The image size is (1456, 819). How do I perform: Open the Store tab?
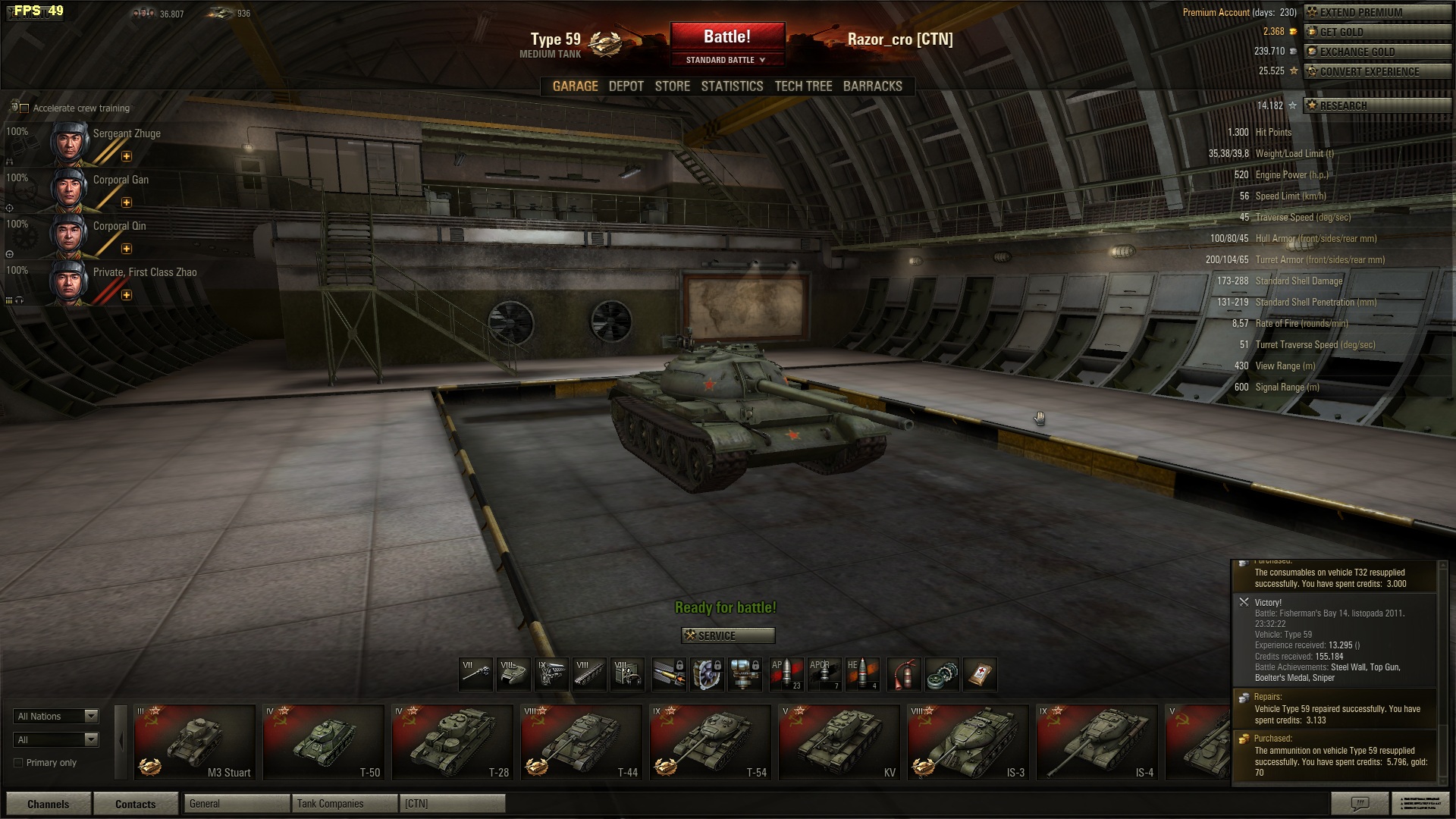672,86
